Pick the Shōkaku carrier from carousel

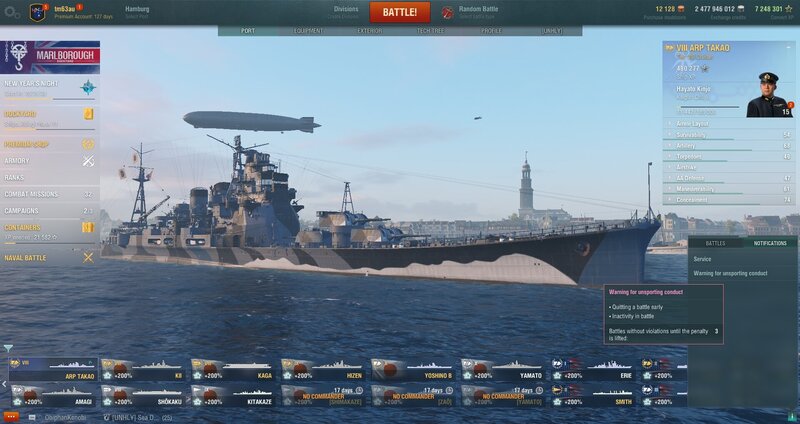[143, 394]
